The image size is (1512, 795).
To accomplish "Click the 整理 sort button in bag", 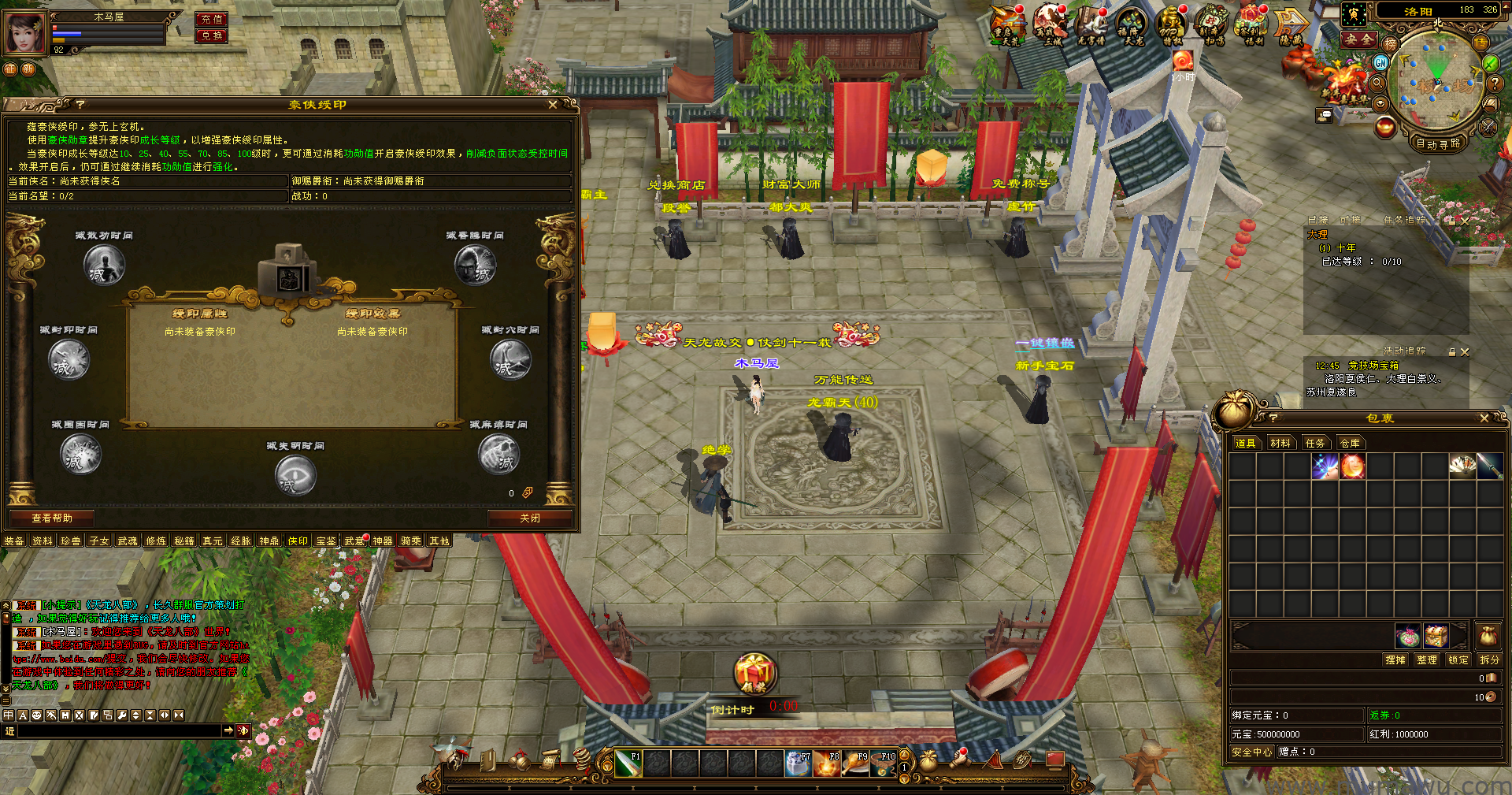I will [1427, 660].
